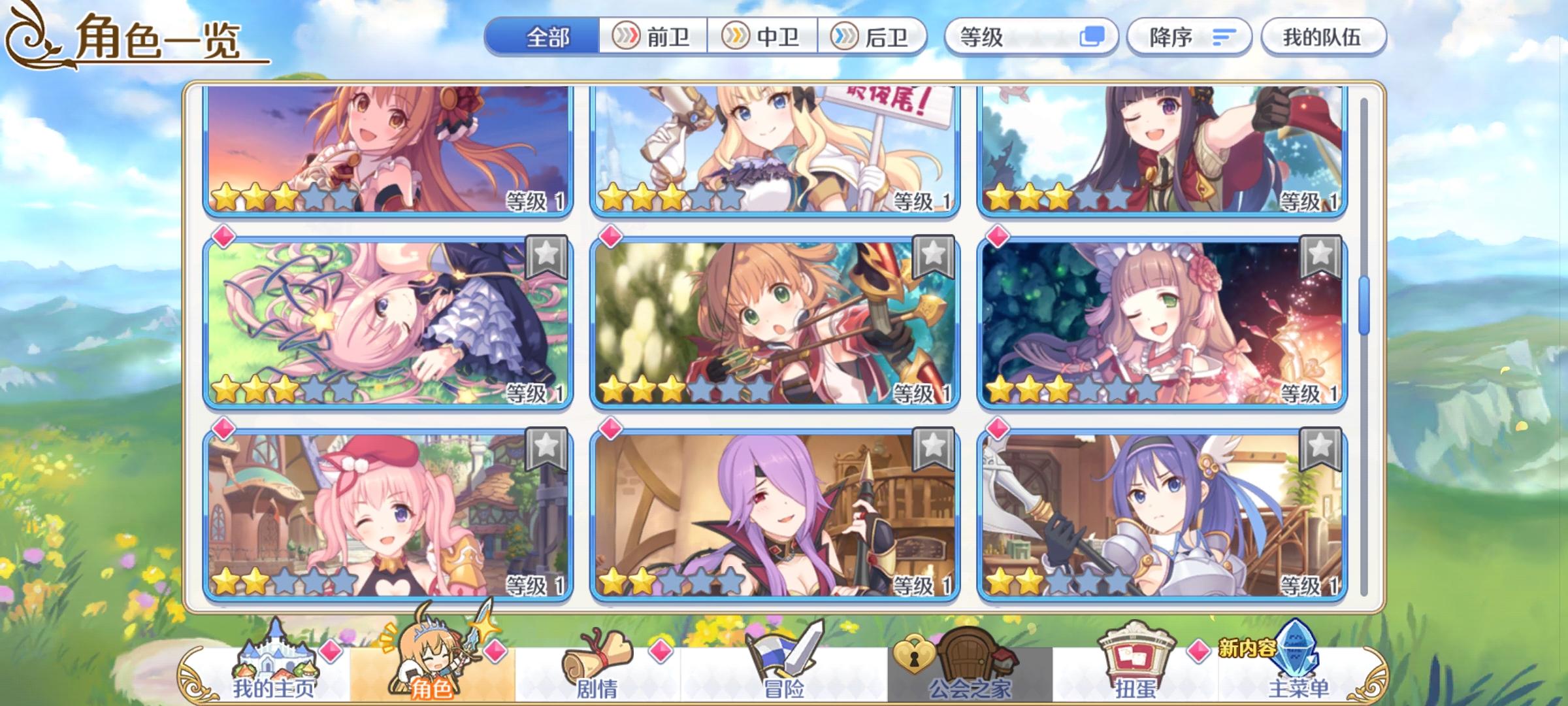
Task: Select the 全部 all-characters tab
Action: (x=549, y=37)
